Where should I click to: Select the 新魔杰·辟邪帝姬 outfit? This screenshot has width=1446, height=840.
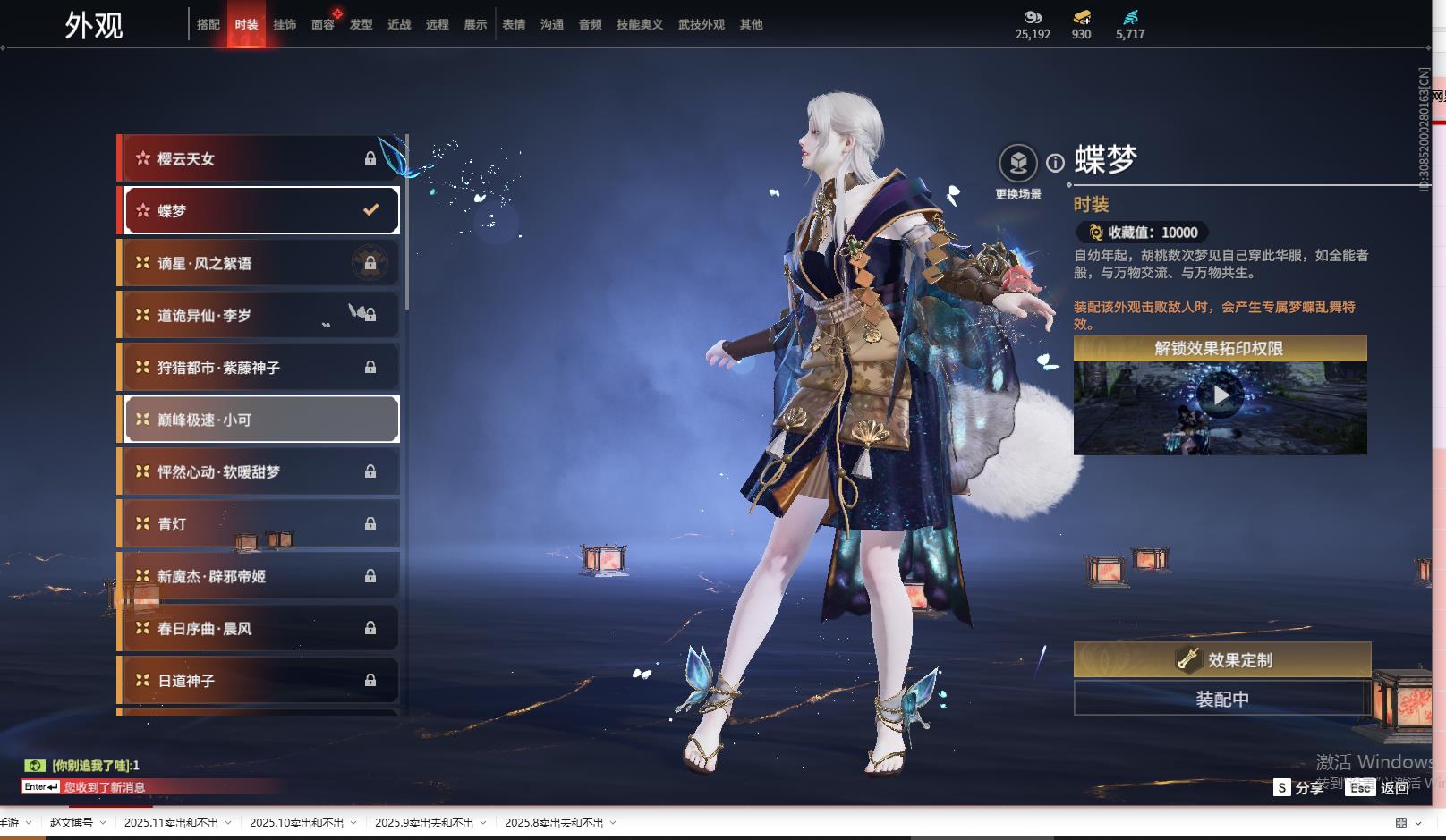point(260,576)
